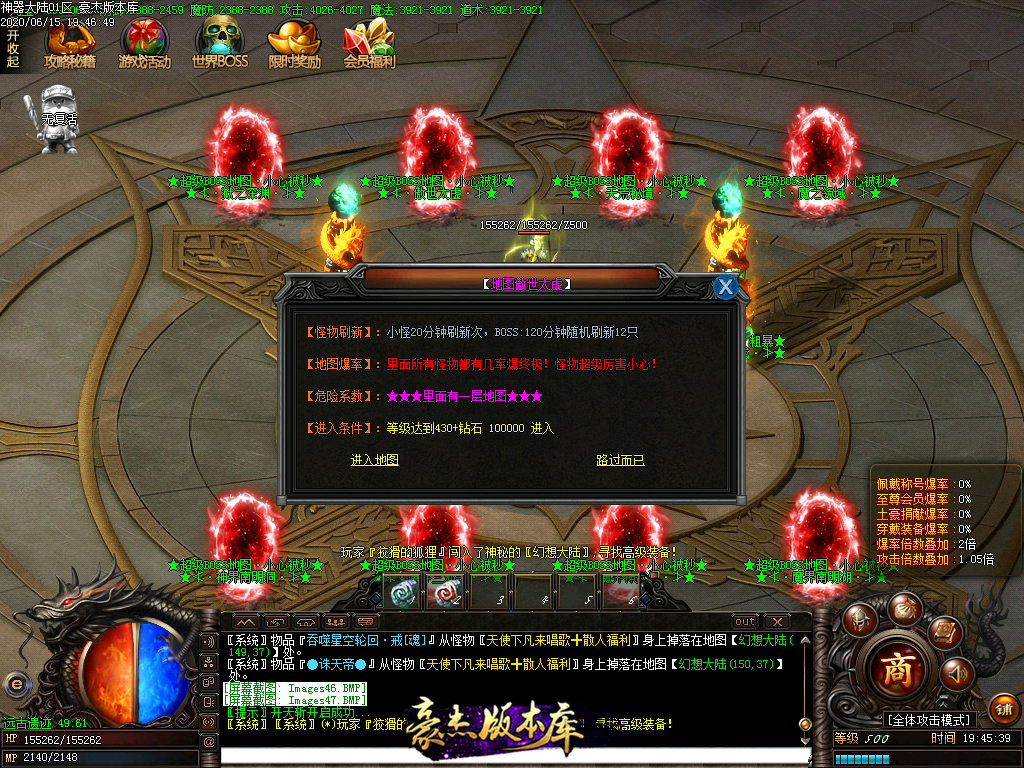Screen dimensions: 1024x768
Task: Open the 游戏活动 events icon
Action: click(x=144, y=45)
